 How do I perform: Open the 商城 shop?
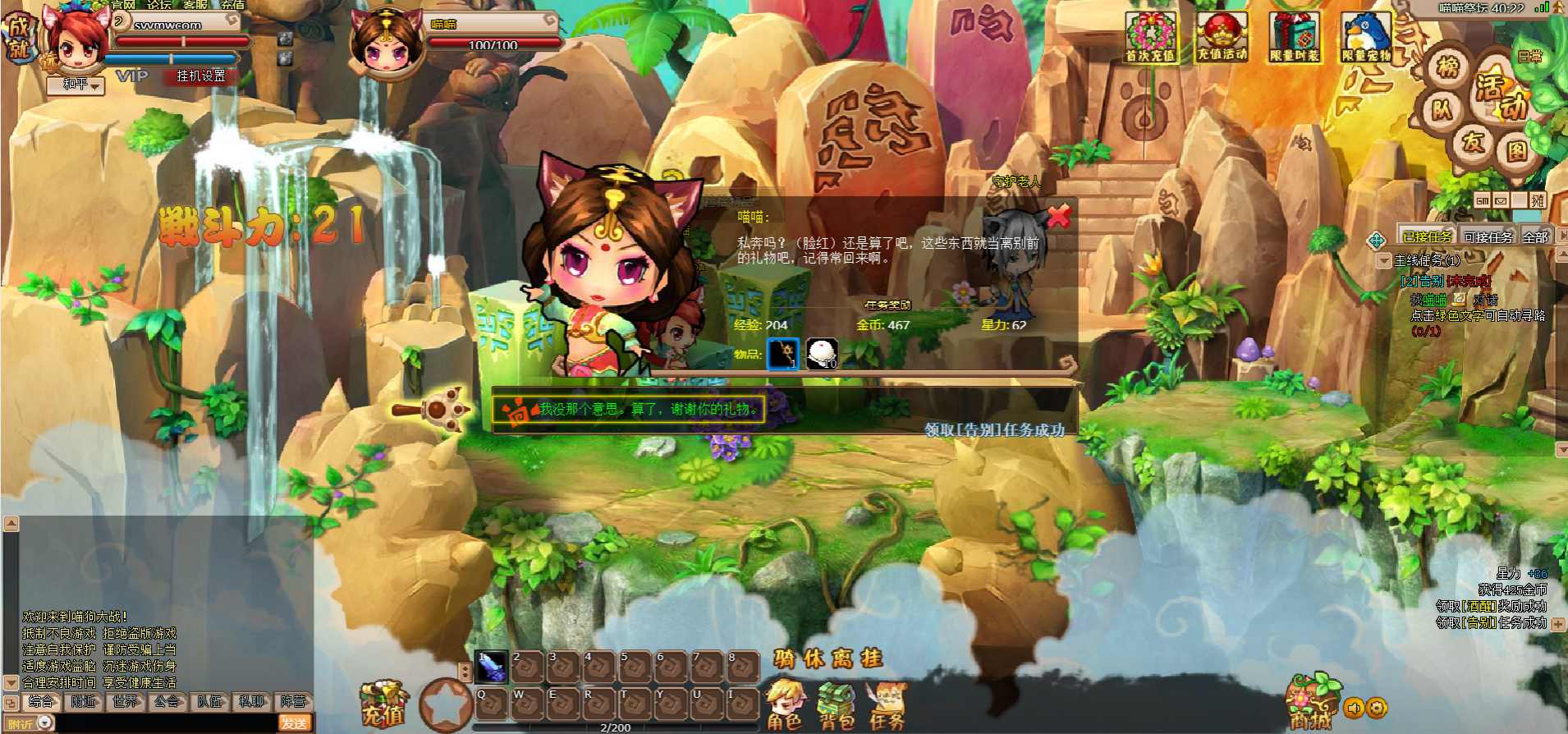[1310, 704]
